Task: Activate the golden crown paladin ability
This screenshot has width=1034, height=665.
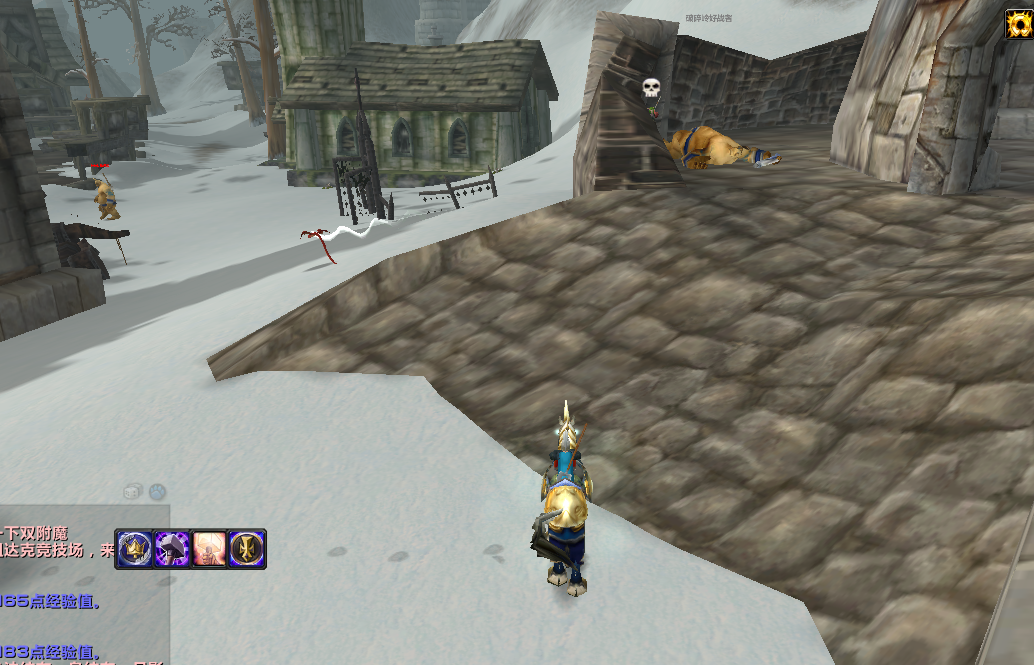Action: (x=134, y=549)
